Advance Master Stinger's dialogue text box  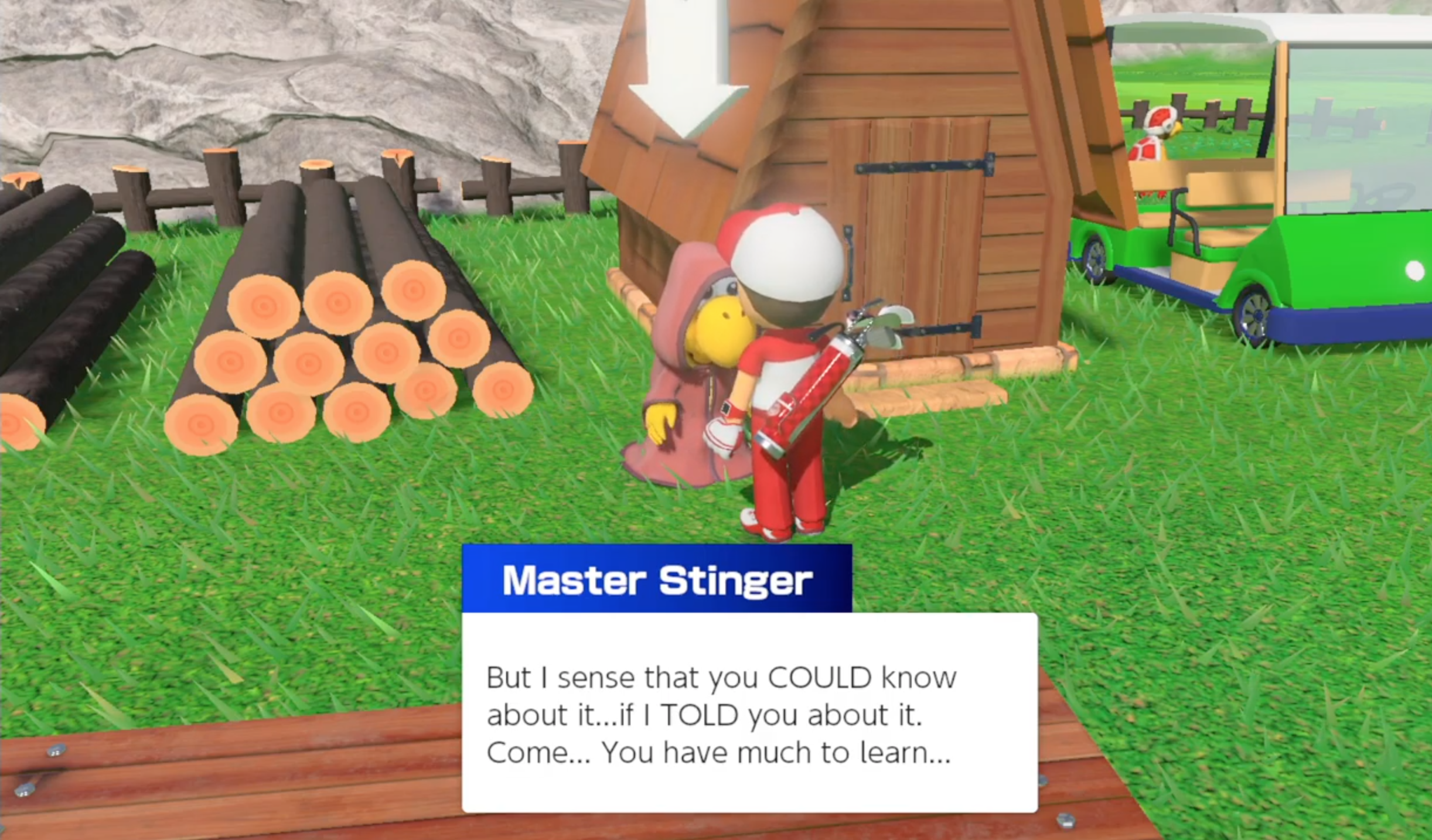(x=749, y=713)
